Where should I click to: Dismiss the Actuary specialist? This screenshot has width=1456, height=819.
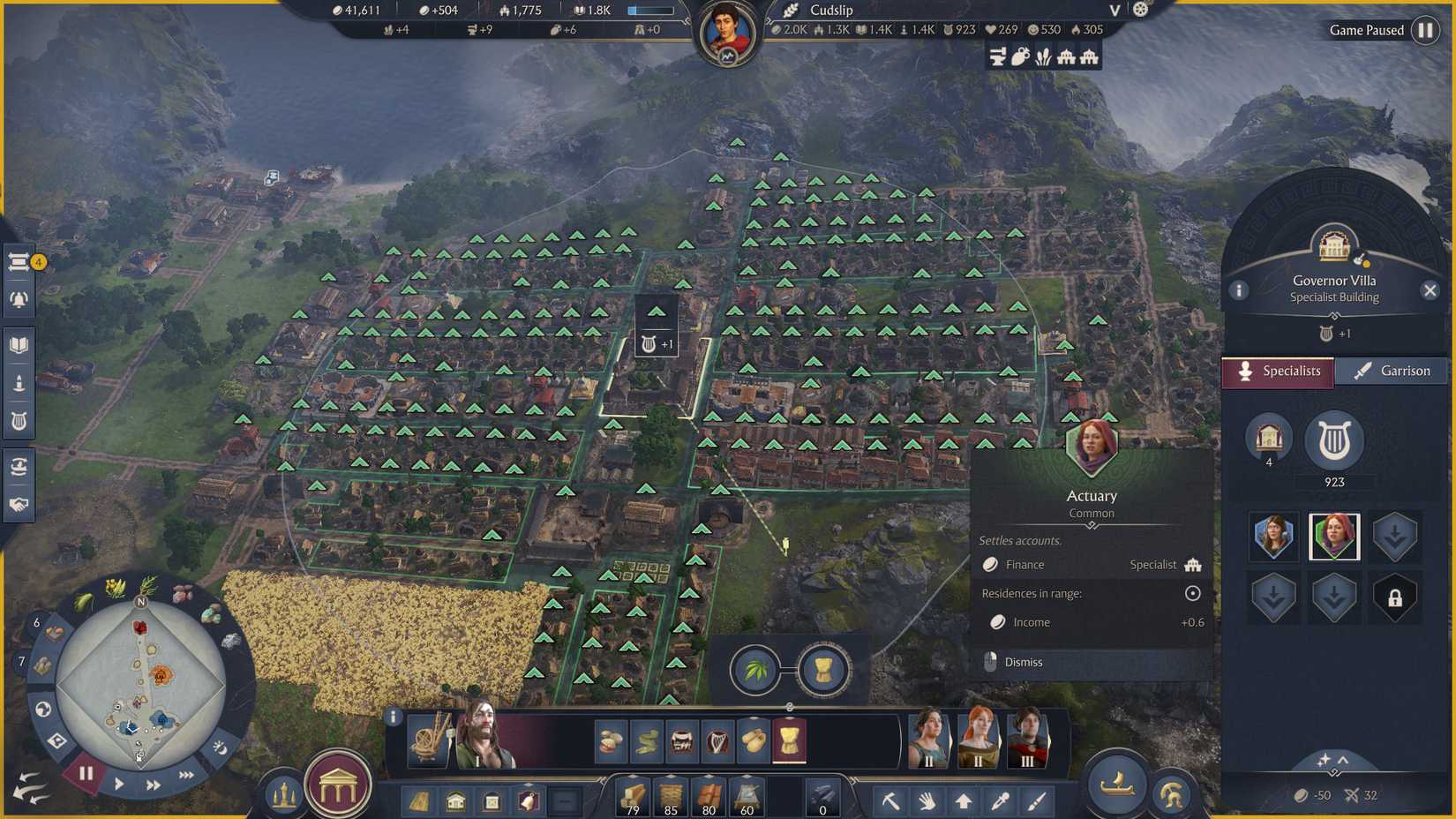(1024, 662)
